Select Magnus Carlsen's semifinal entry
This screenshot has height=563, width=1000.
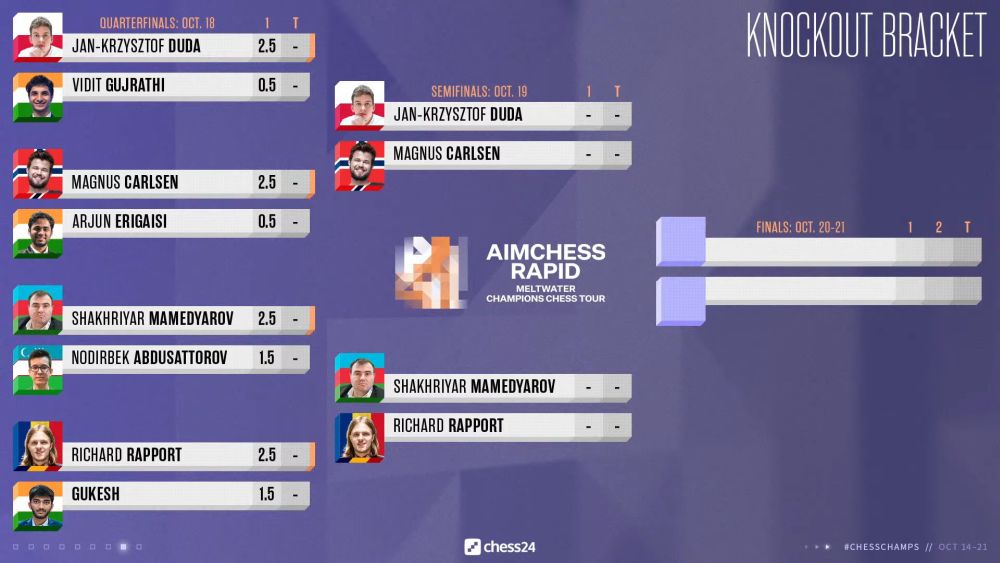(x=482, y=154)
